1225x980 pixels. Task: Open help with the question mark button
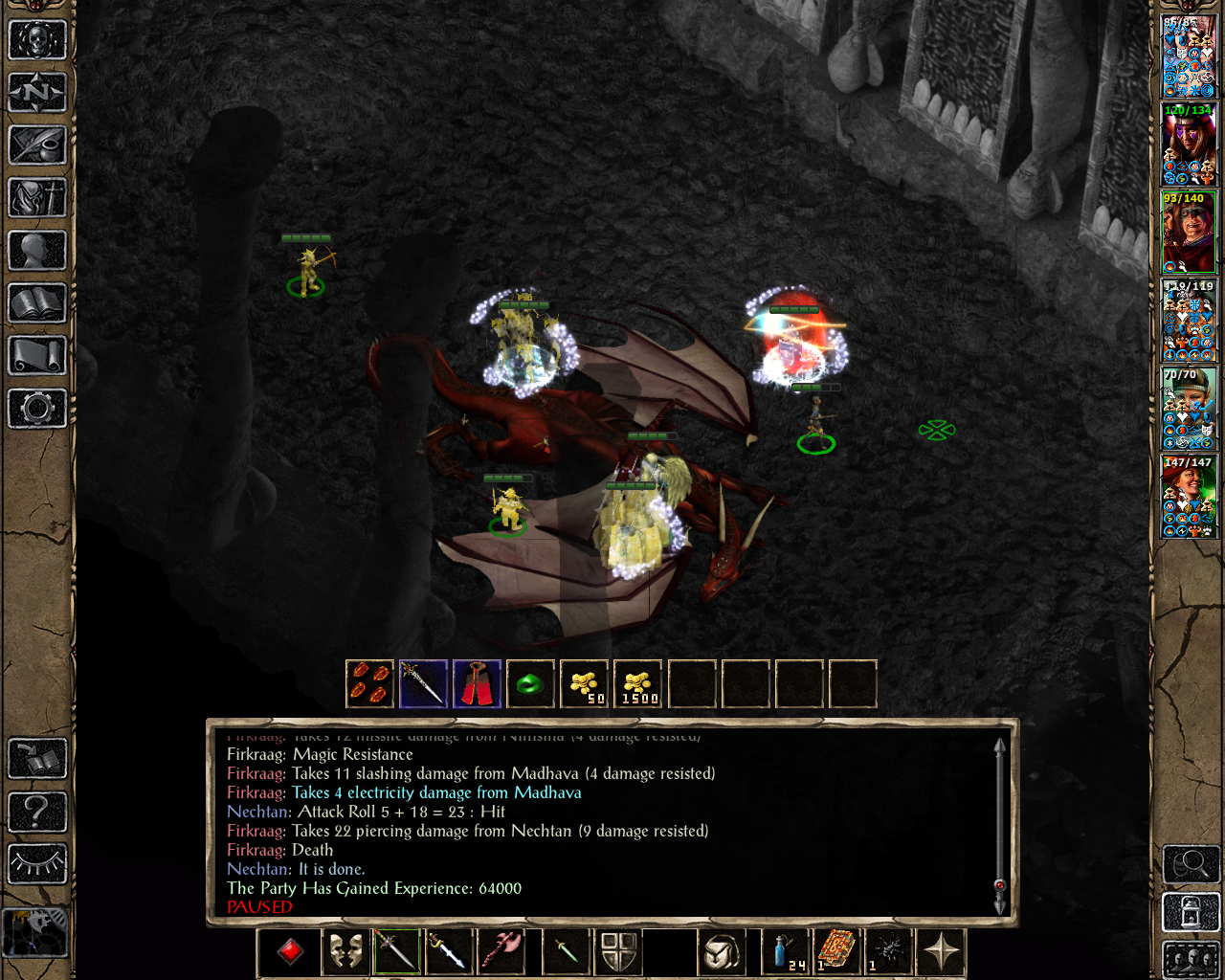coord(37,812)
